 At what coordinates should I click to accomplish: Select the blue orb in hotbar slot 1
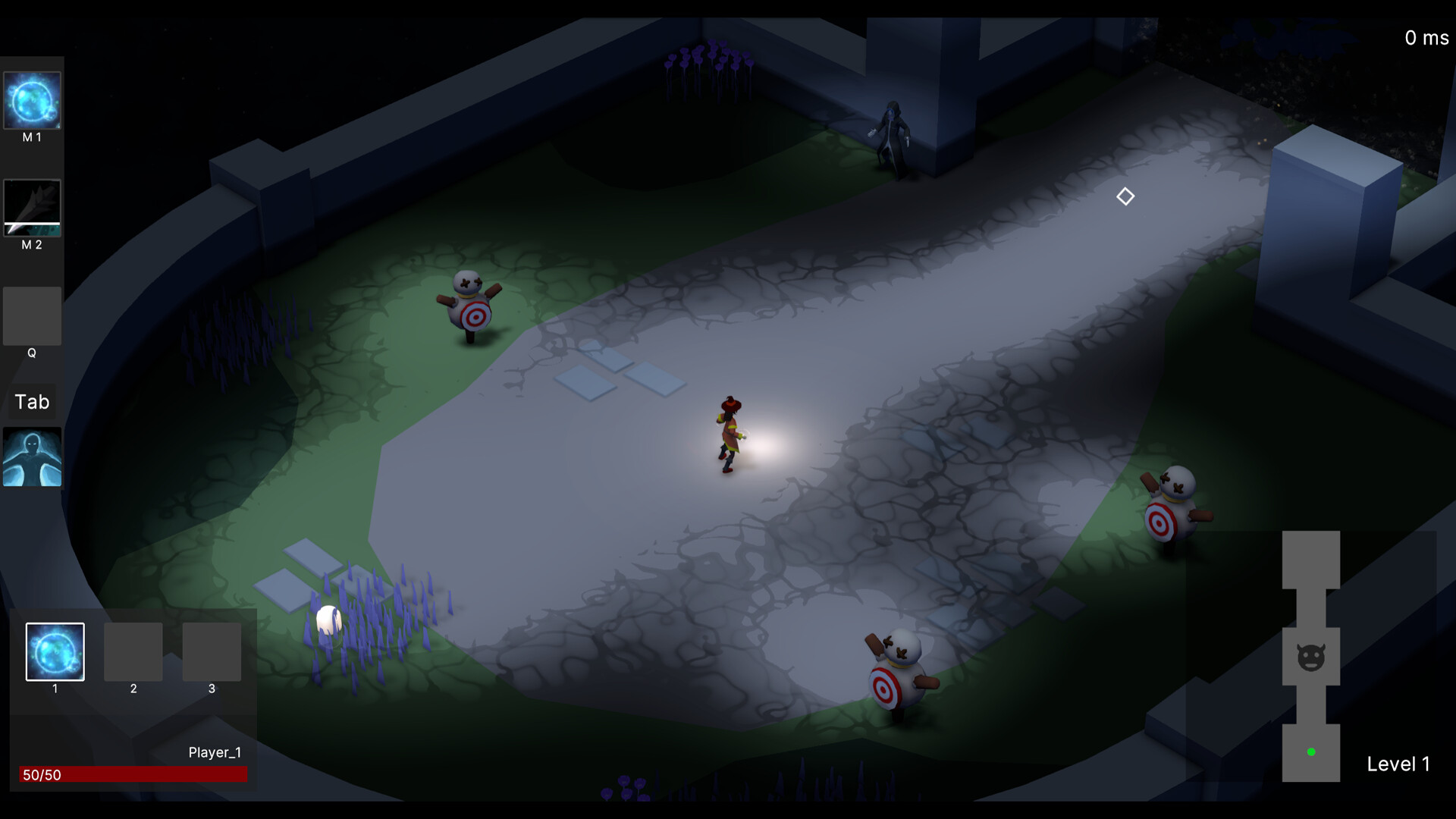coord(54,651)
